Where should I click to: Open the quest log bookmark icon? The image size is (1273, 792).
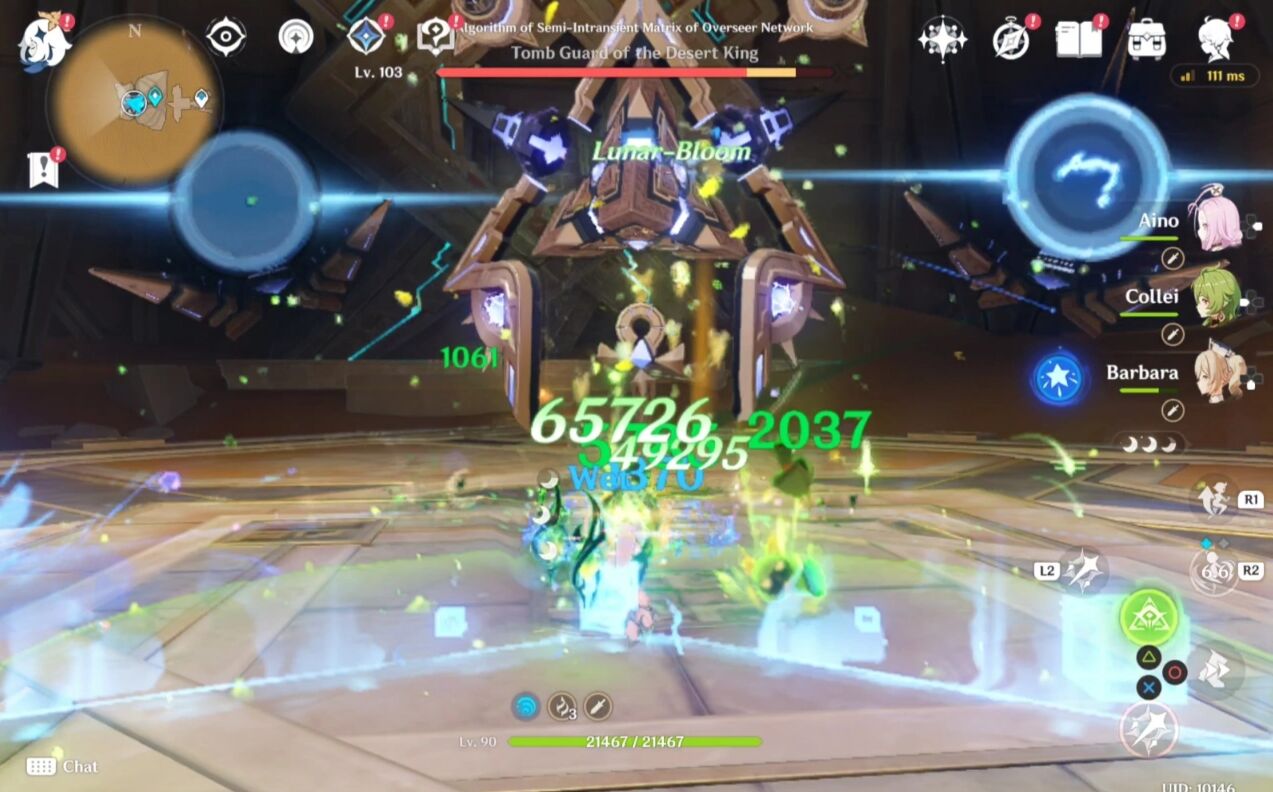[x=43, y=170]
